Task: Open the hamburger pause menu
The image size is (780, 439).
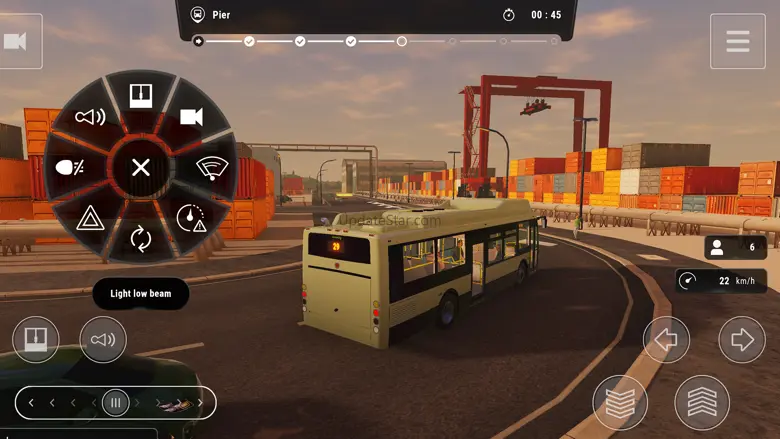Action: click(x=738, y=41)
